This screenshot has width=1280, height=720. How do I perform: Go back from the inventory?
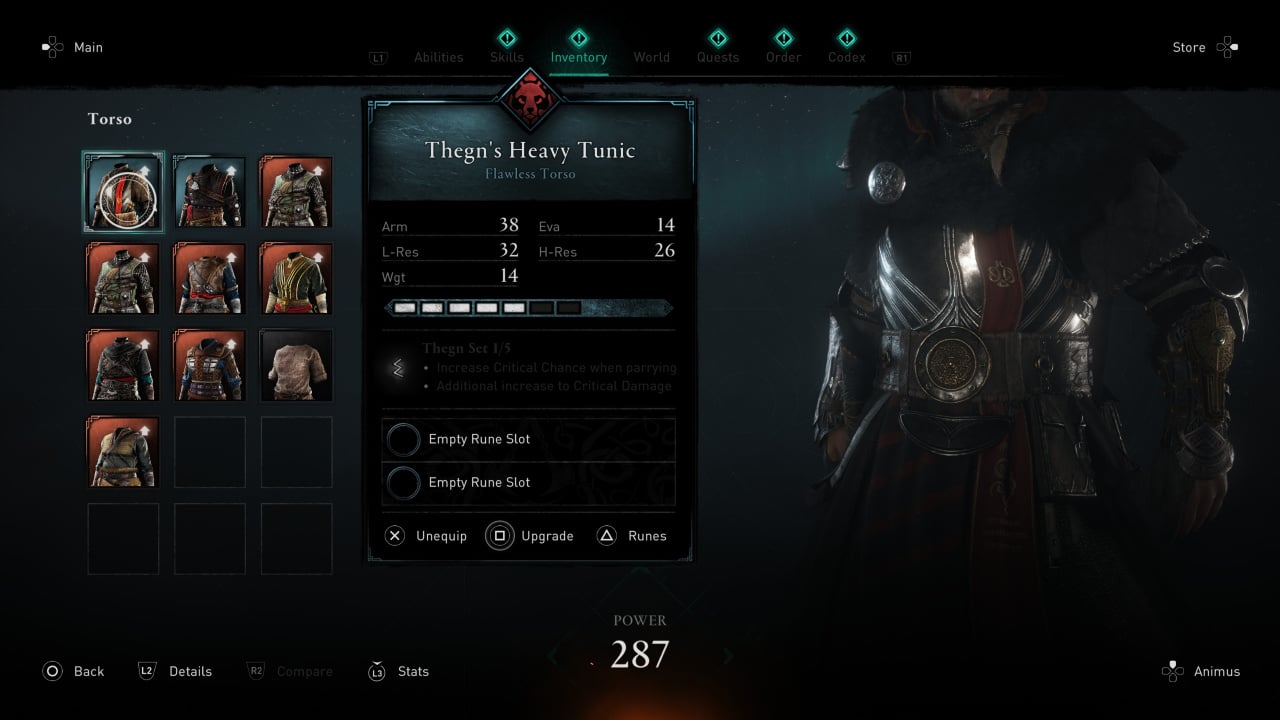coord(73,671)
